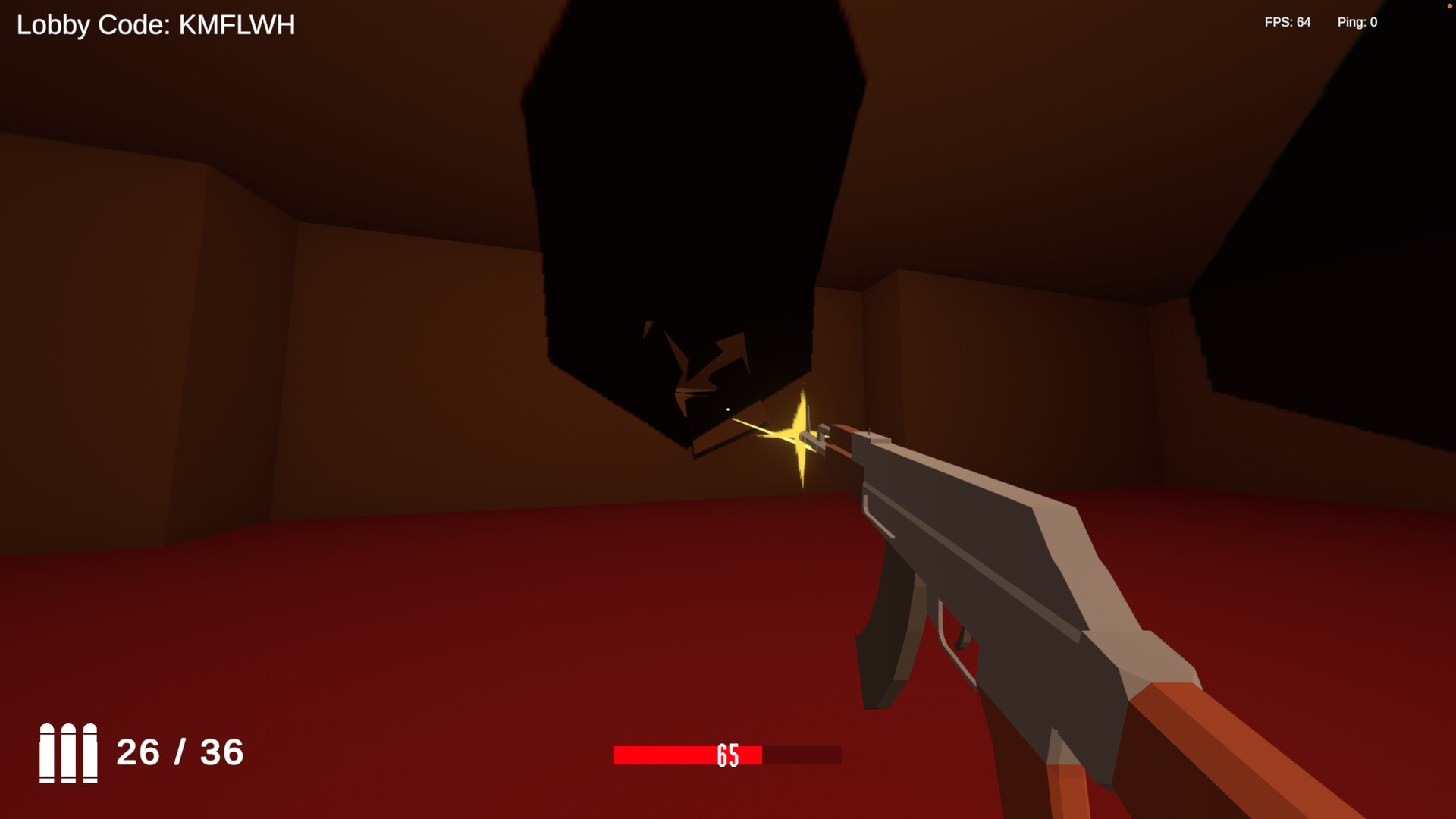
Task: Click the bullet ammo icon
Action: point(68,755)
